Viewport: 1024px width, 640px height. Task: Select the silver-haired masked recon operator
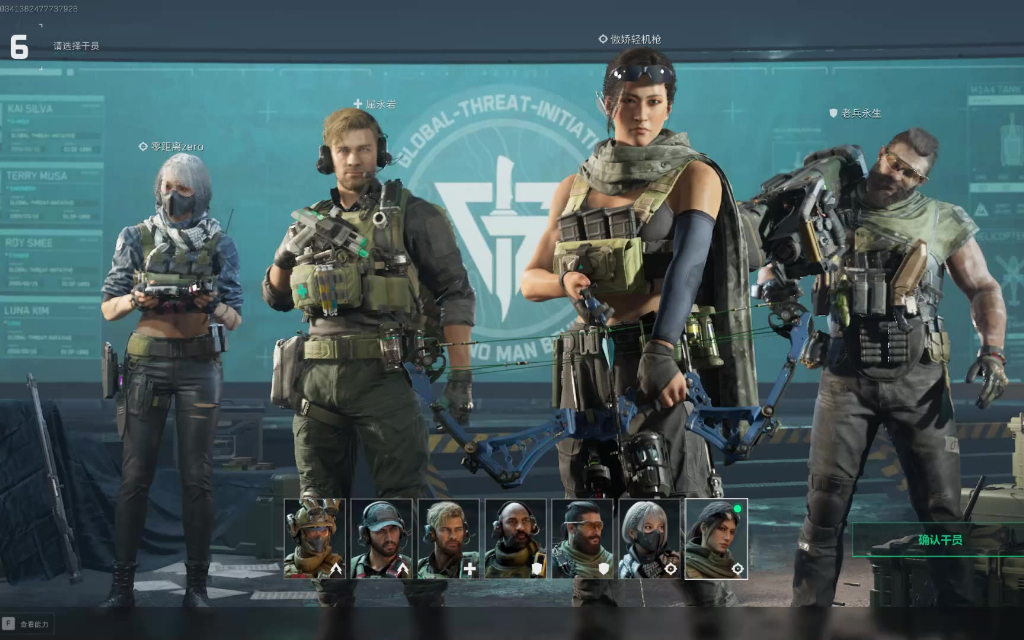[649, 538]
